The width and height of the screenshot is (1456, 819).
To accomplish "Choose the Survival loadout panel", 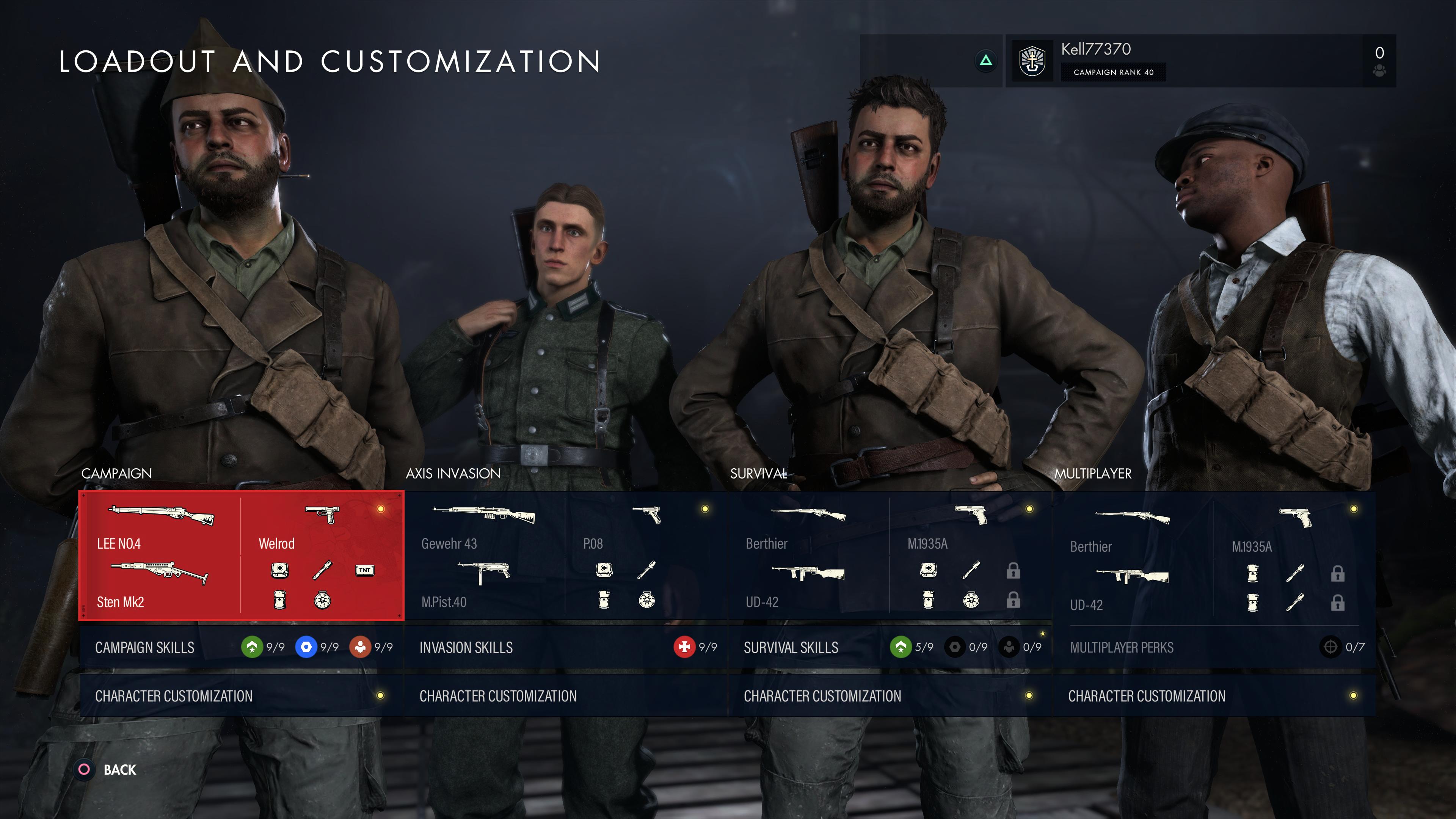I will [x=890, y=555].
